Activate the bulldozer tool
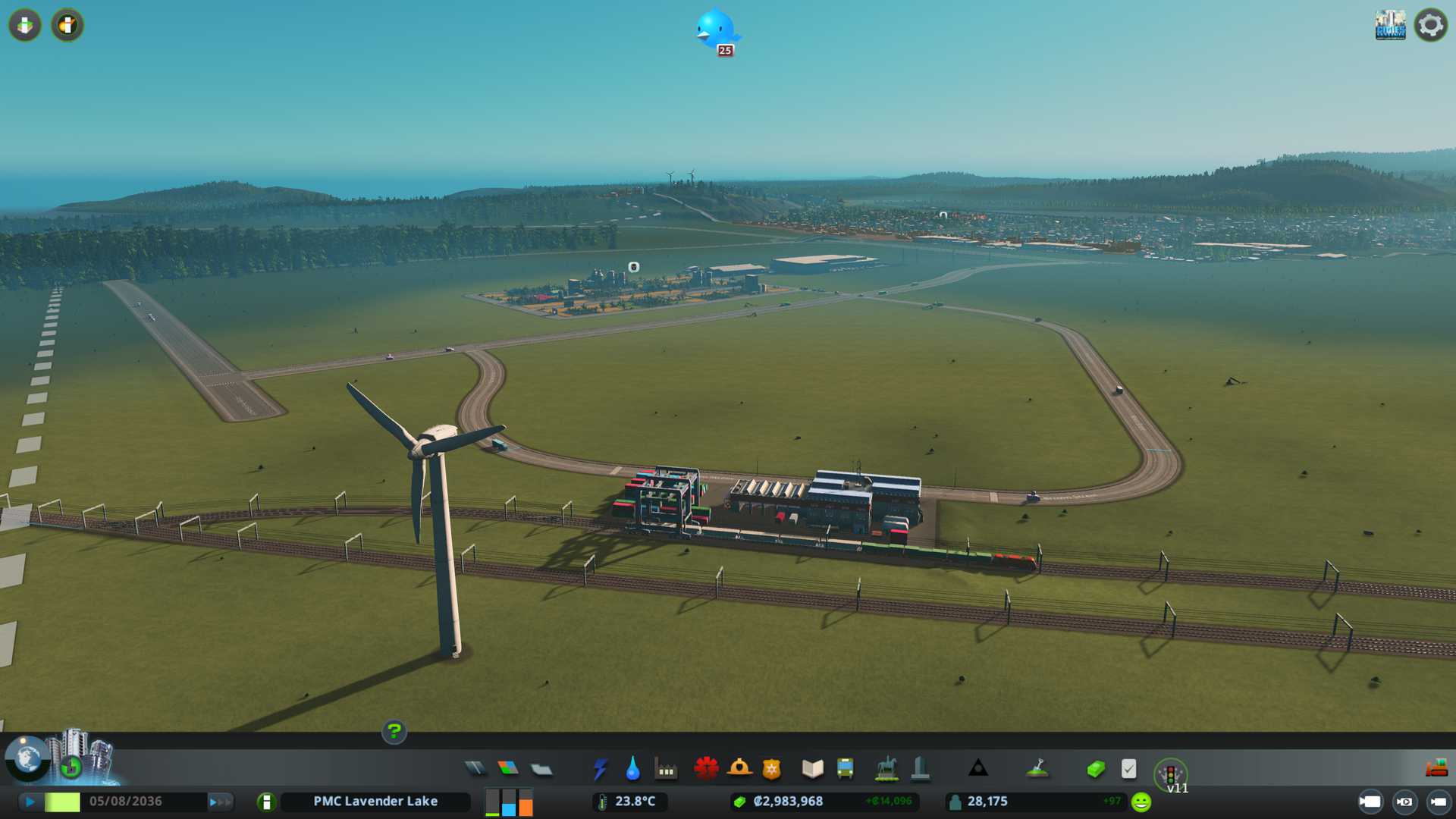Screen dimensions: 1456x819 (x=1436, y=768)
